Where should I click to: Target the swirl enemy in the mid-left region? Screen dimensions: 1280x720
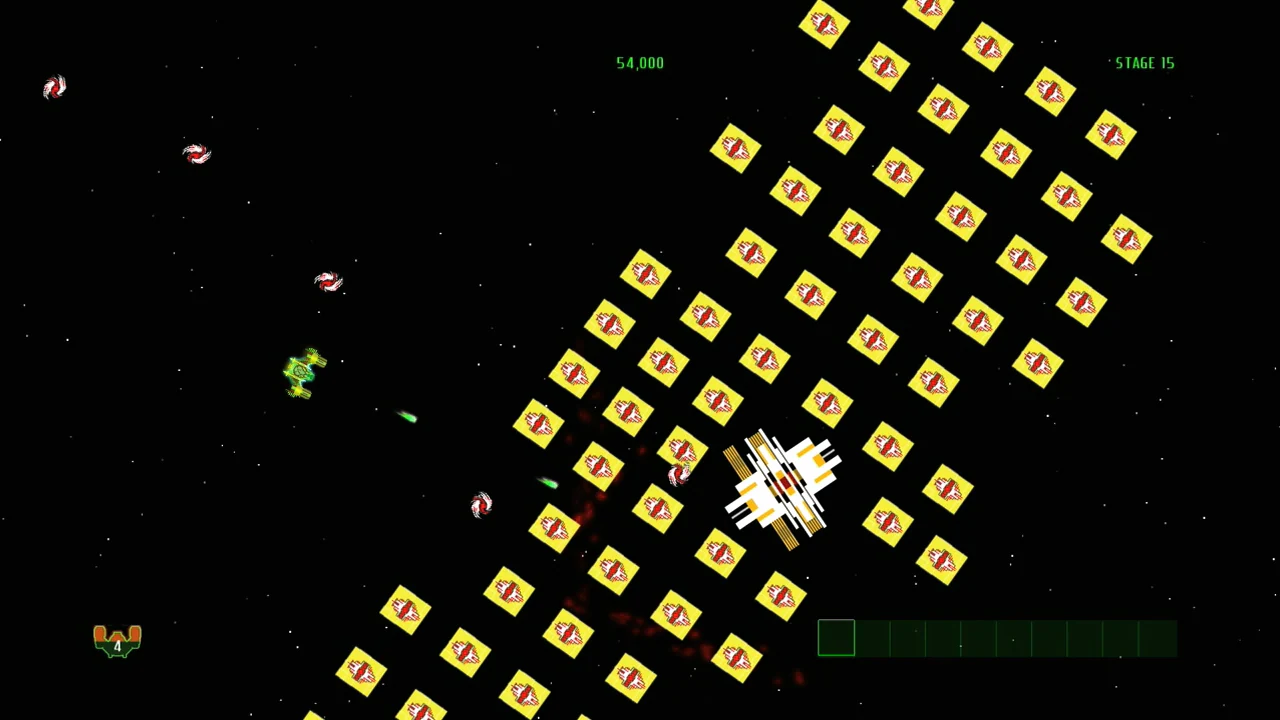tap(328, 283)
